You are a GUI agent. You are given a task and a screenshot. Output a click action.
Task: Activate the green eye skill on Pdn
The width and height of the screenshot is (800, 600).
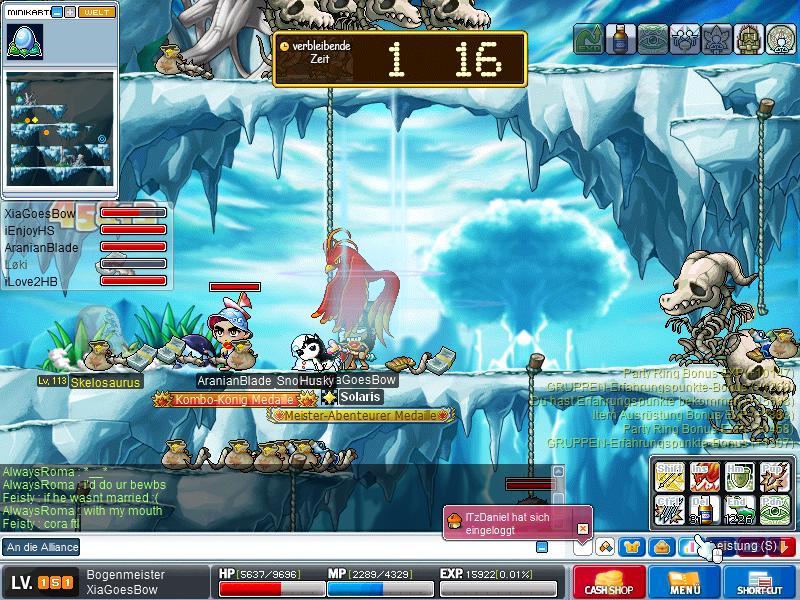pos(774,509)
